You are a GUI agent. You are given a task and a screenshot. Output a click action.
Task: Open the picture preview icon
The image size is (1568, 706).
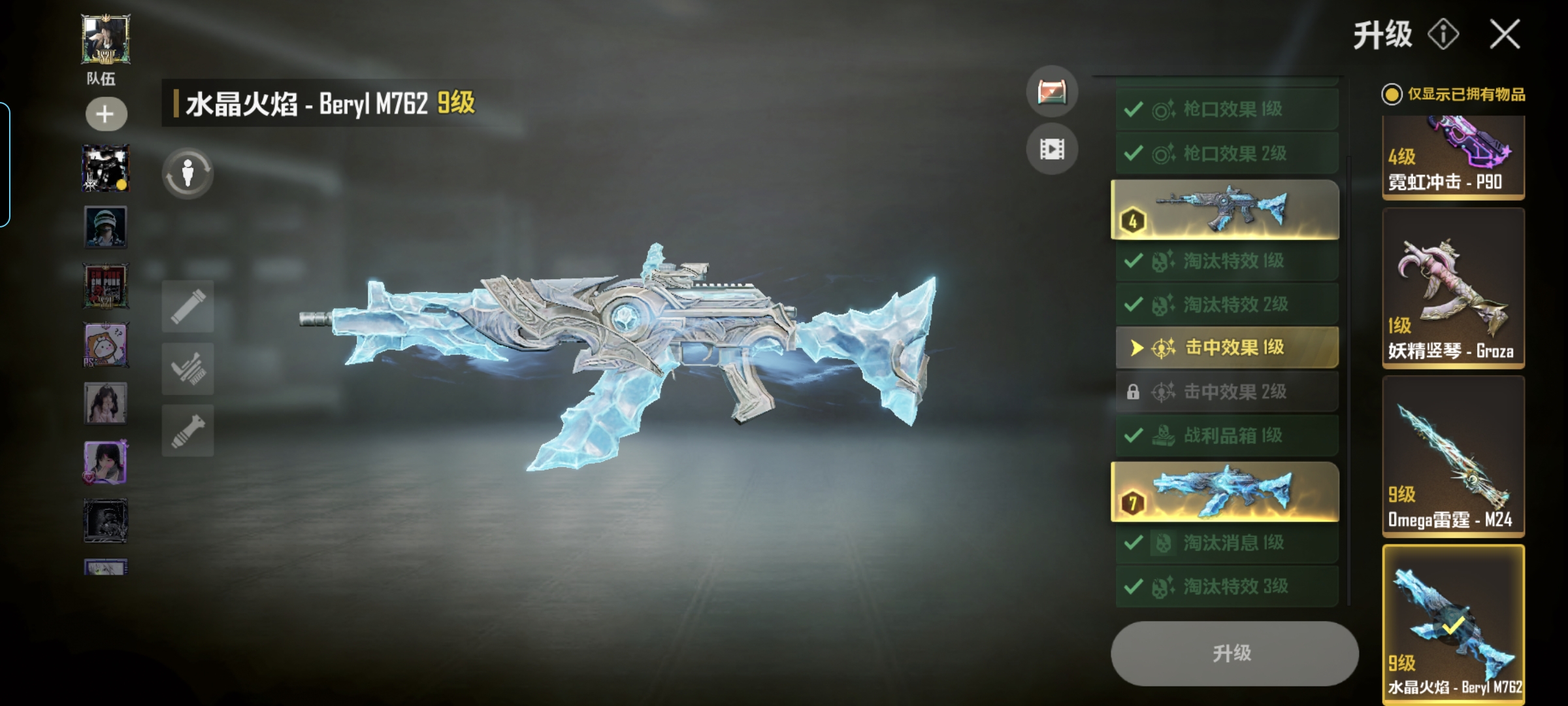pyautogui.click(x=1052, y=92)
